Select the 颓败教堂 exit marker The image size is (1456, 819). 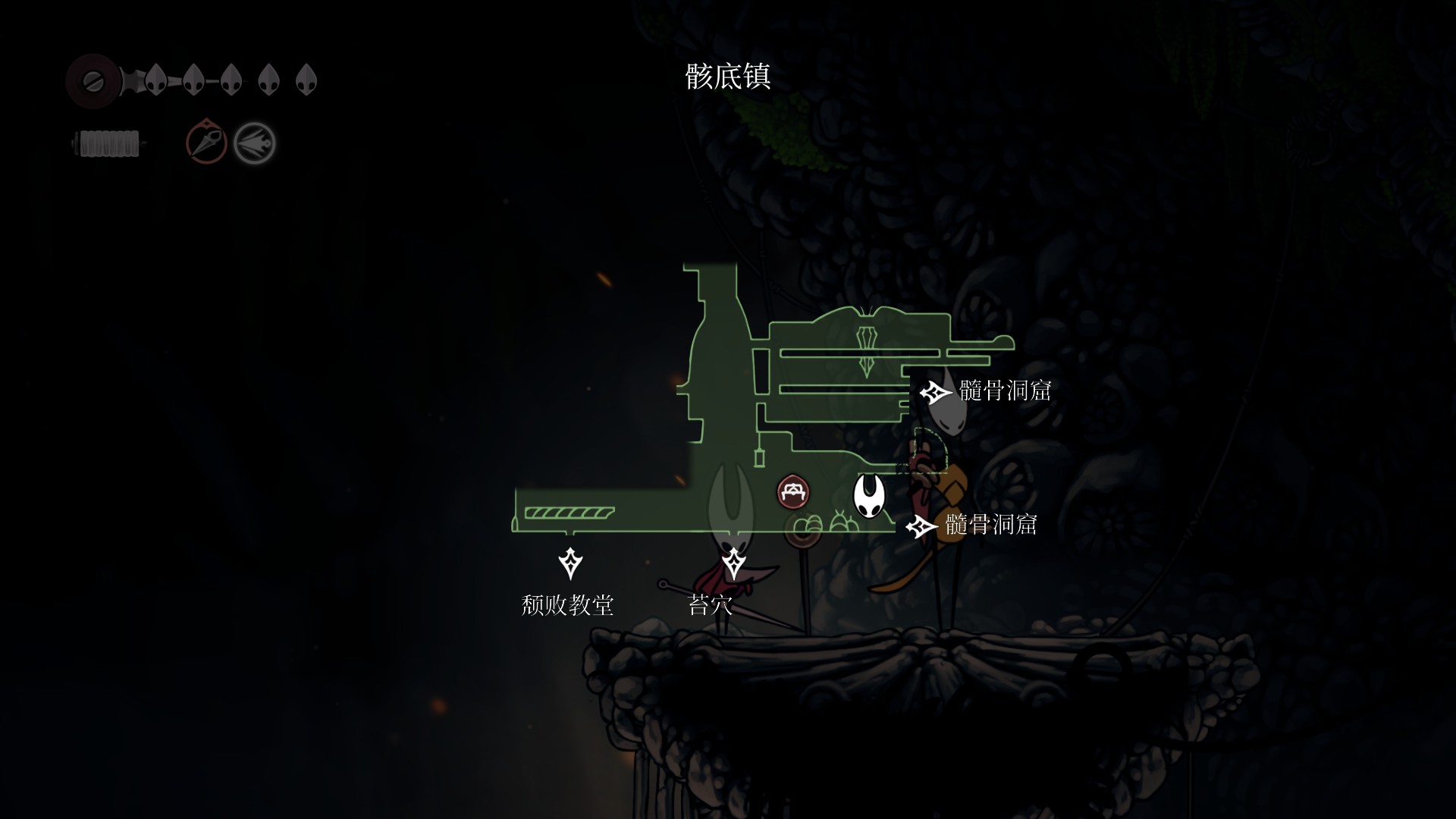[x=570, y=563]
